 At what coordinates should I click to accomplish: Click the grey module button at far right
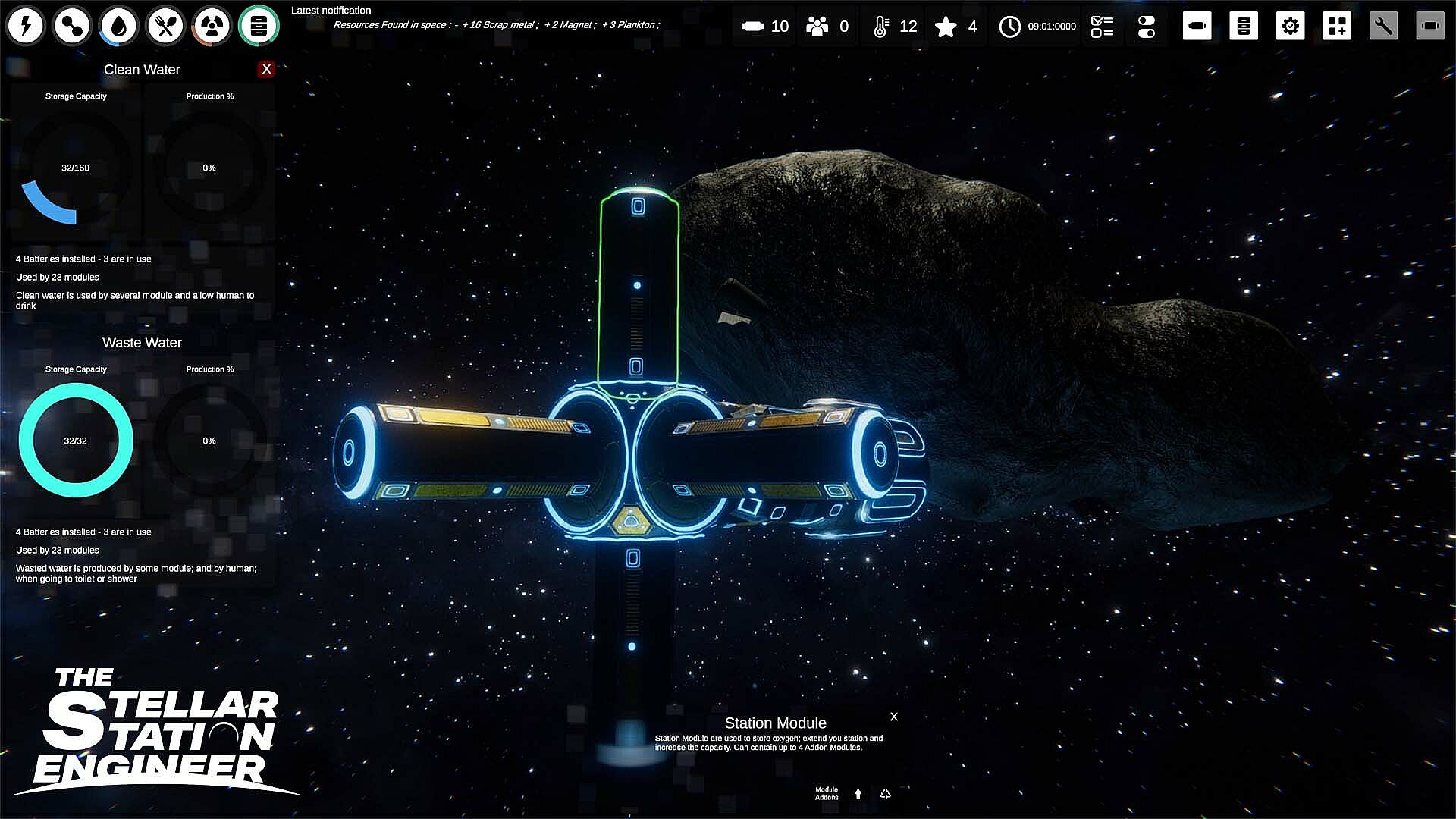click(1430, 26)
